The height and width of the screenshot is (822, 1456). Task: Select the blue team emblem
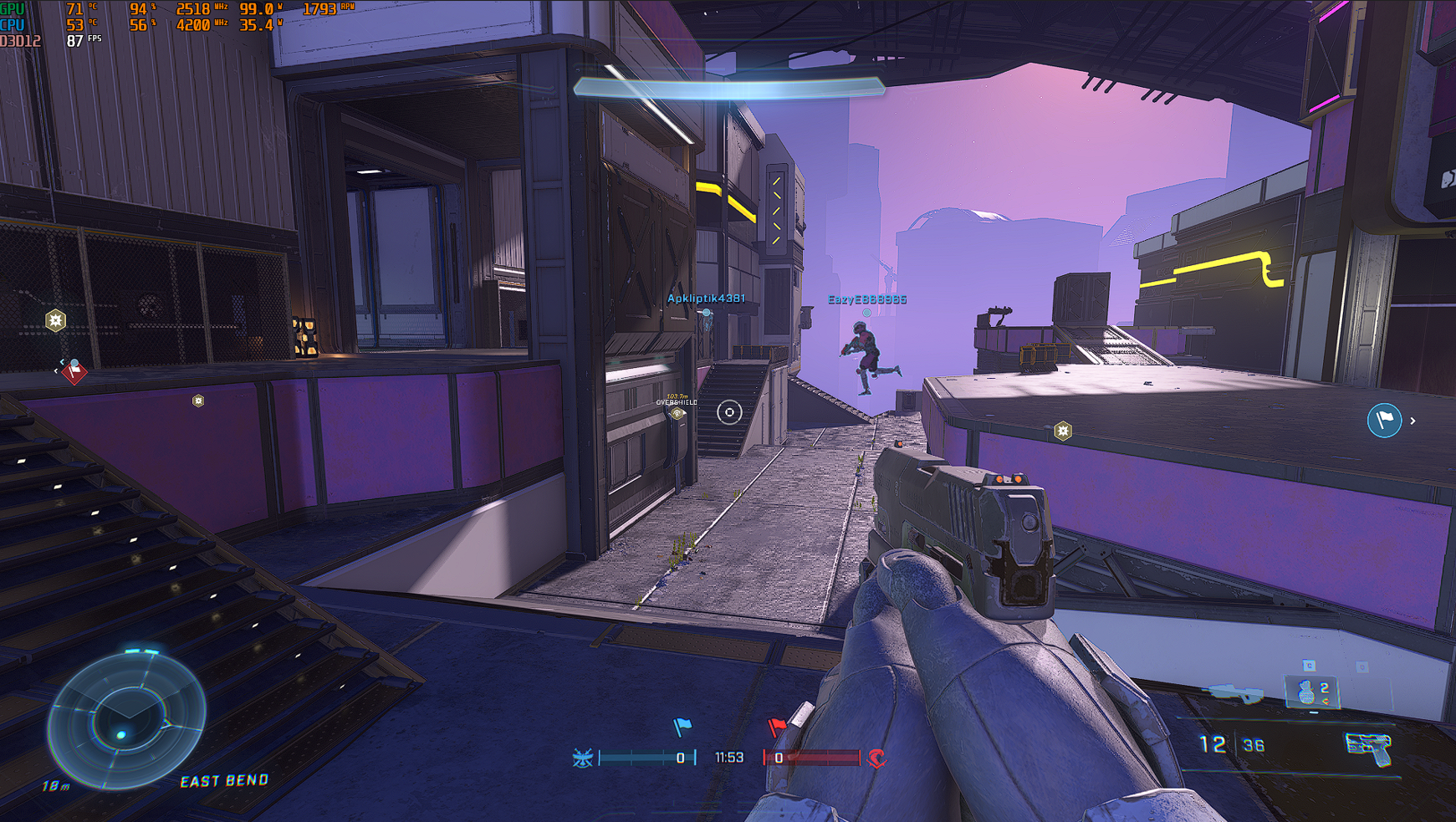pos(583,758)
